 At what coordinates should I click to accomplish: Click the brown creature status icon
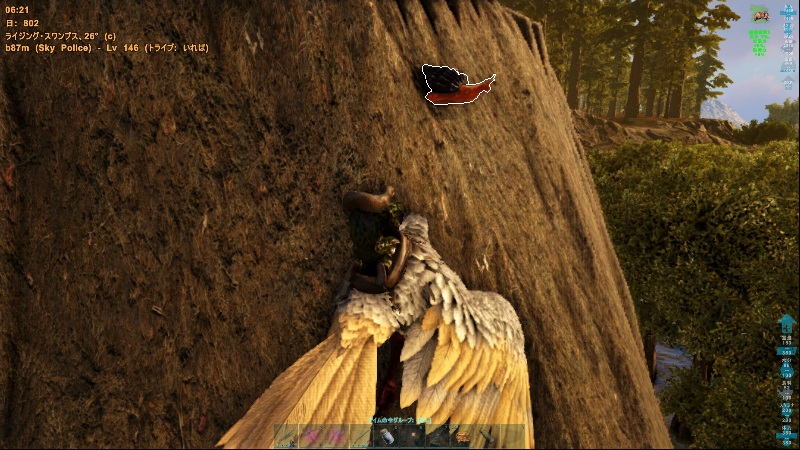tap(760, 14)
